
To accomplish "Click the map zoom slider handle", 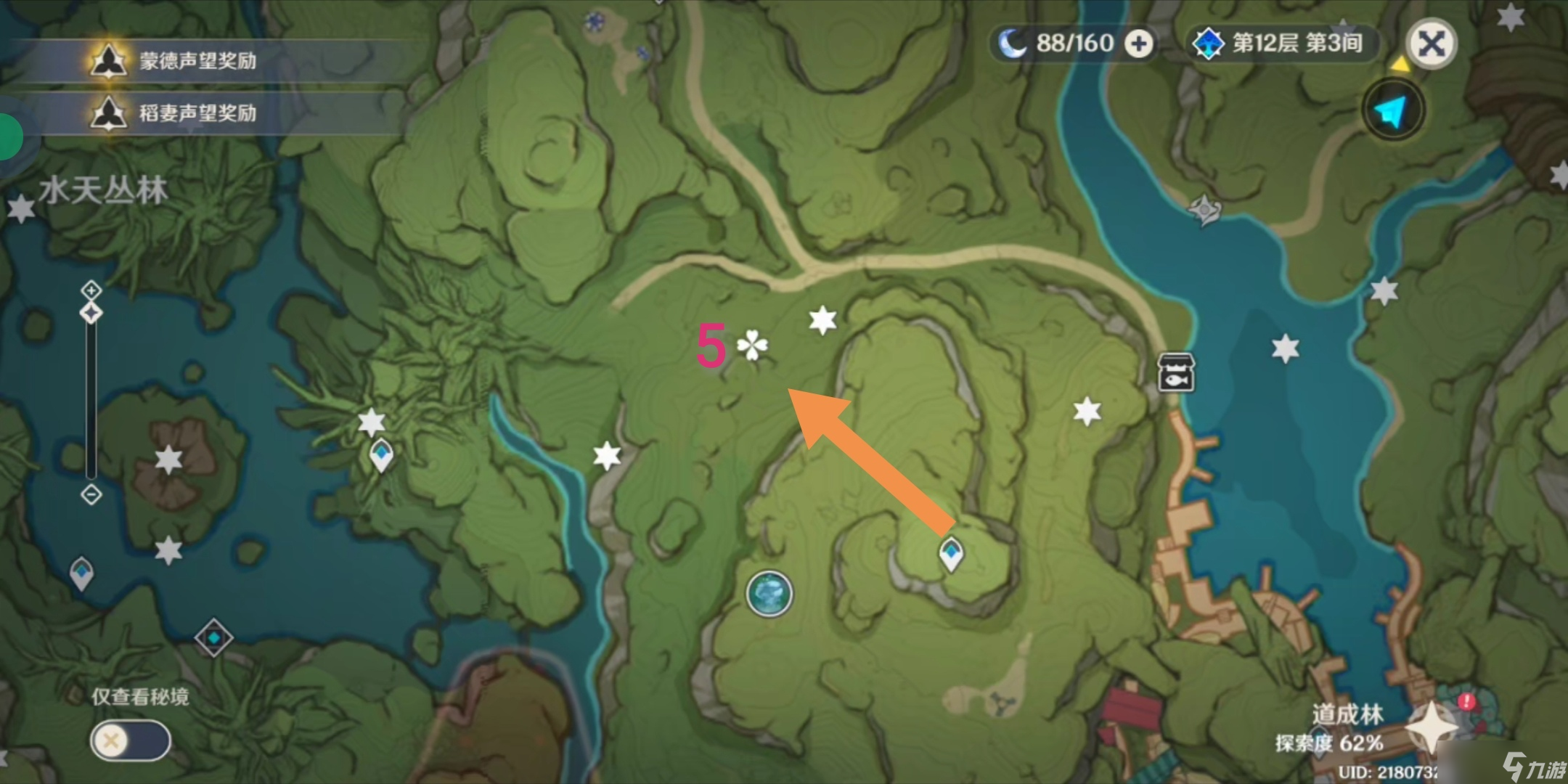I will [91, 314].
